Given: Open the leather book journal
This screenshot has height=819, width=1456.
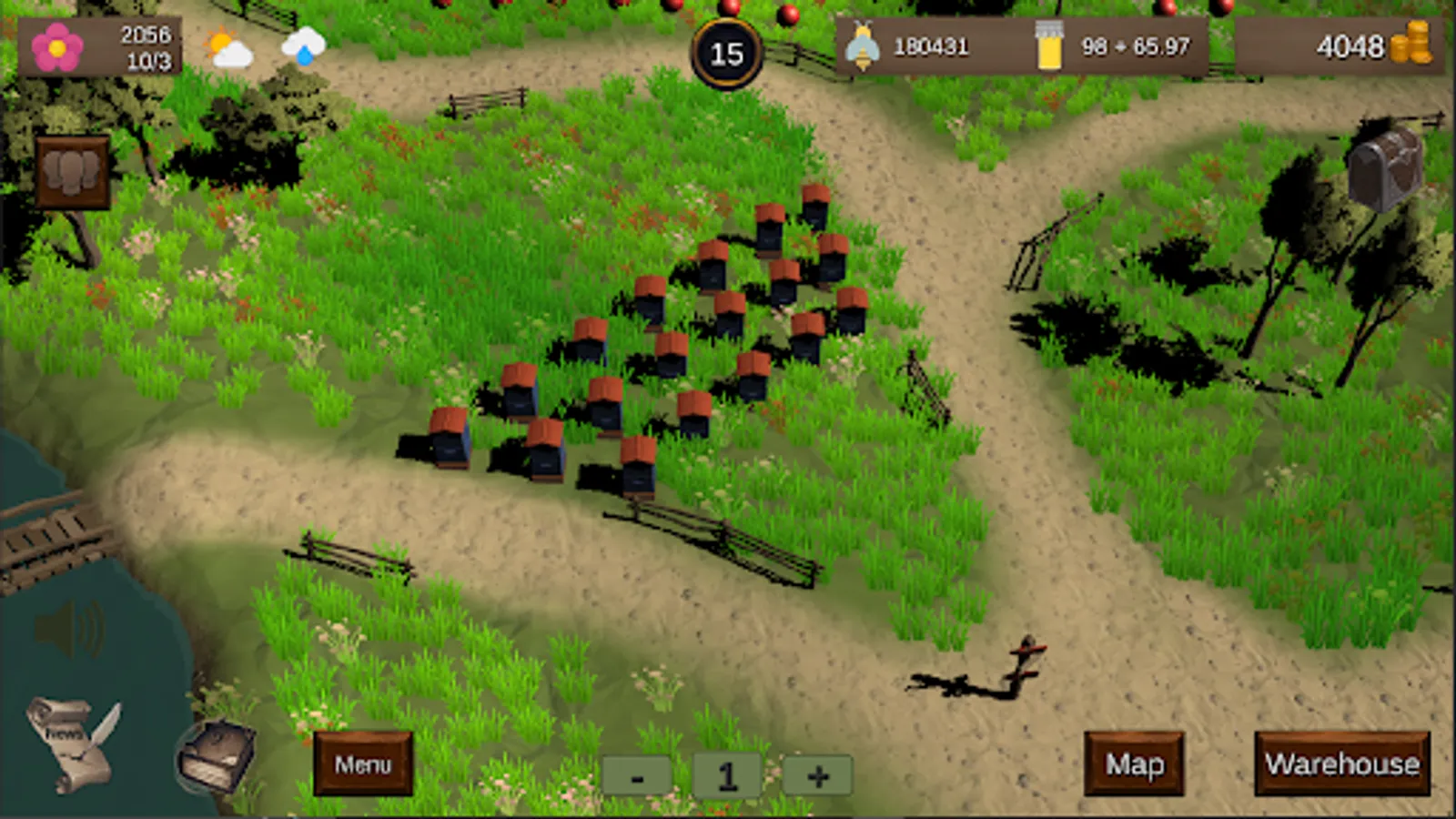Looking at the screenshot, I should point(216,754).
